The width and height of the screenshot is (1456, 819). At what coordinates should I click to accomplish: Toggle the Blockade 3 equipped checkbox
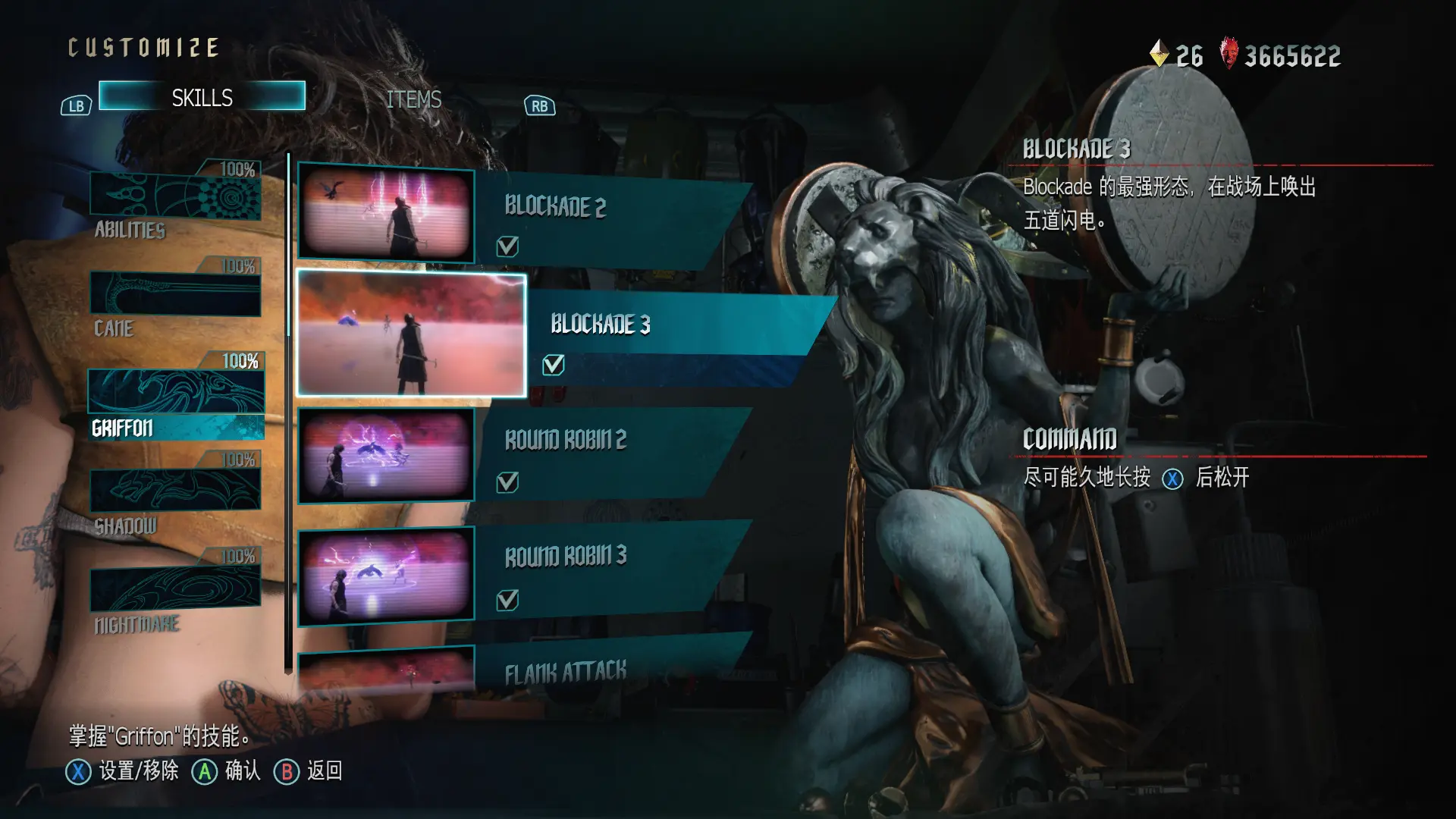point(554,365)
